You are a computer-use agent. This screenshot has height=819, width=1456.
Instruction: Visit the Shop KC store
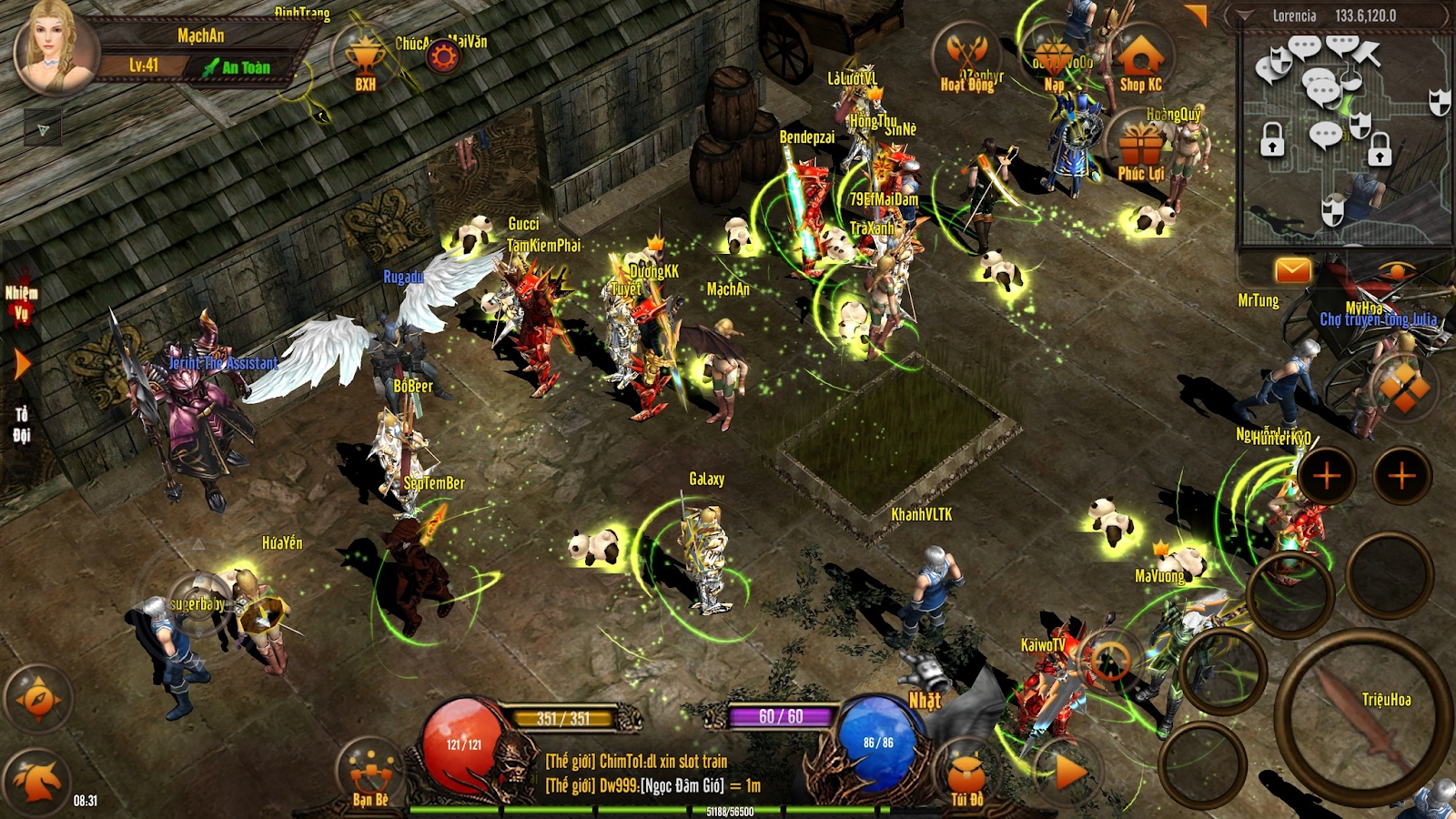1140,62
